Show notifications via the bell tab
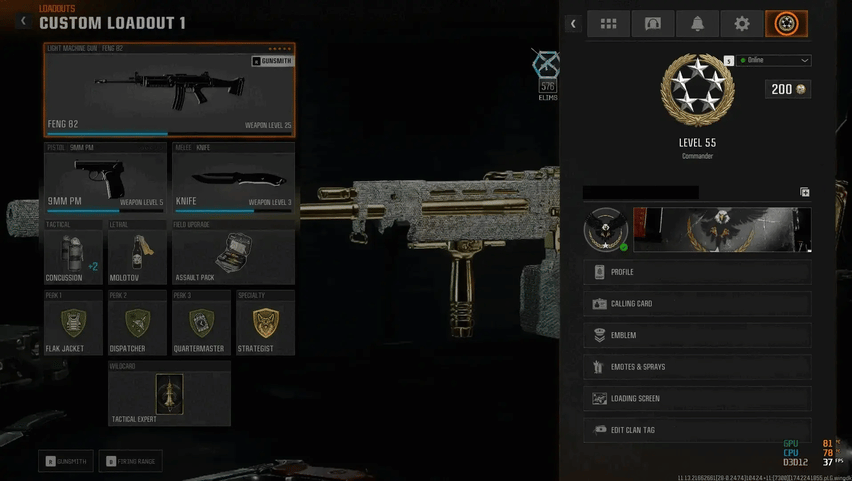 (697, 24)
